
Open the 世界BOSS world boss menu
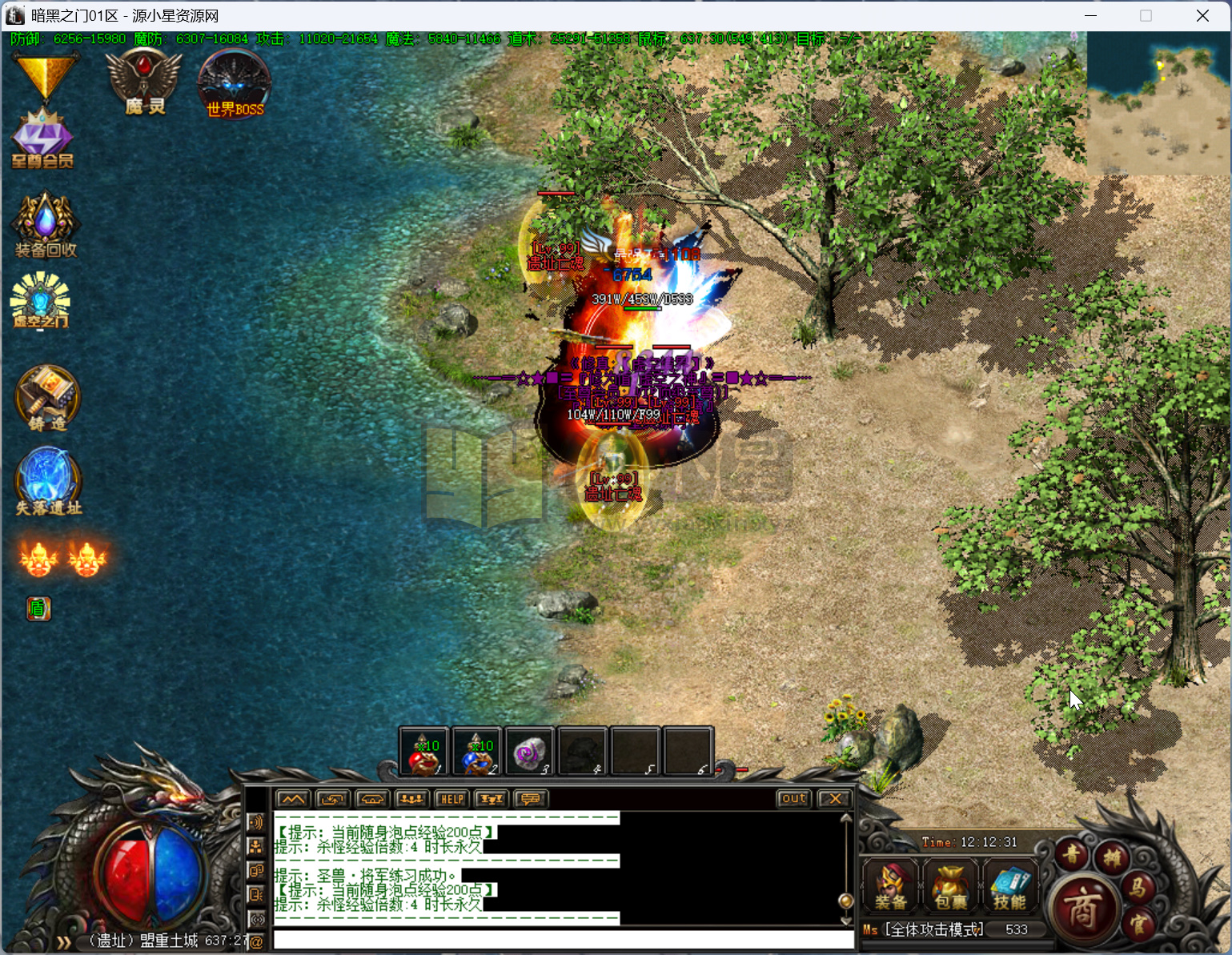[234, 85]
